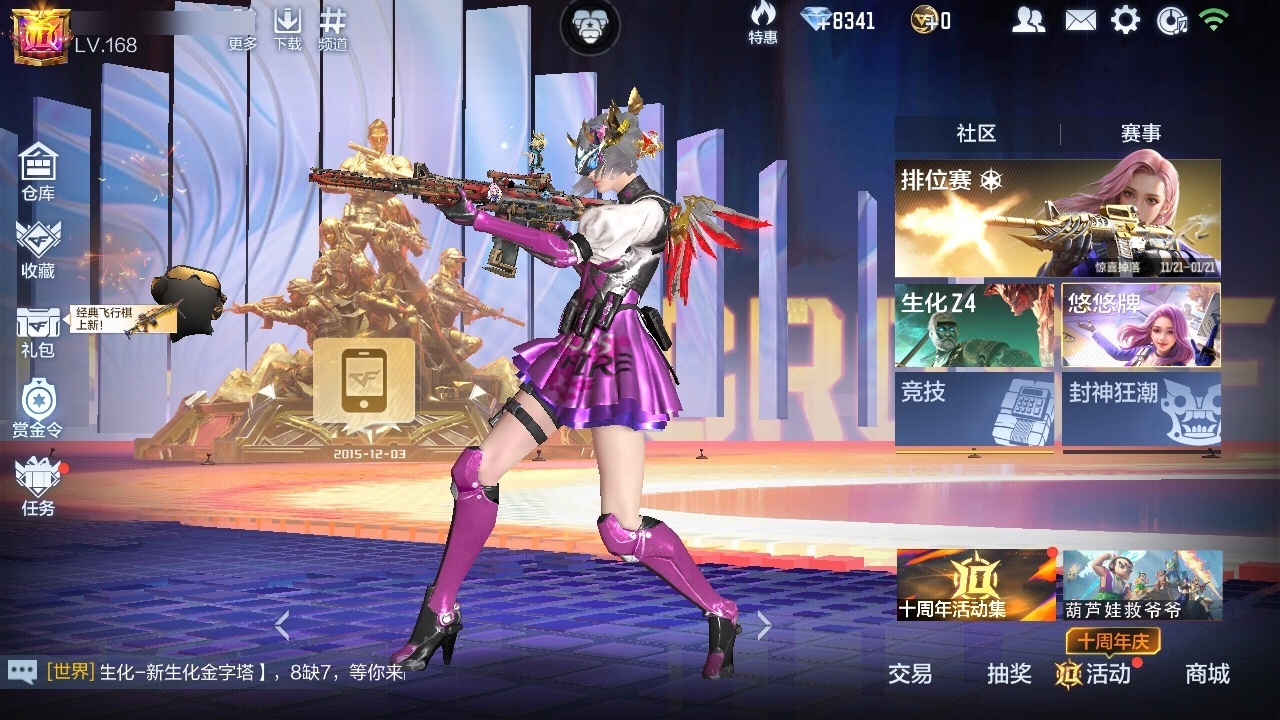Image resolution: width=1280 pixels, height=720 pixels.
Task: Switch to the 社区 community tab
Action: [x=976, y=134]
